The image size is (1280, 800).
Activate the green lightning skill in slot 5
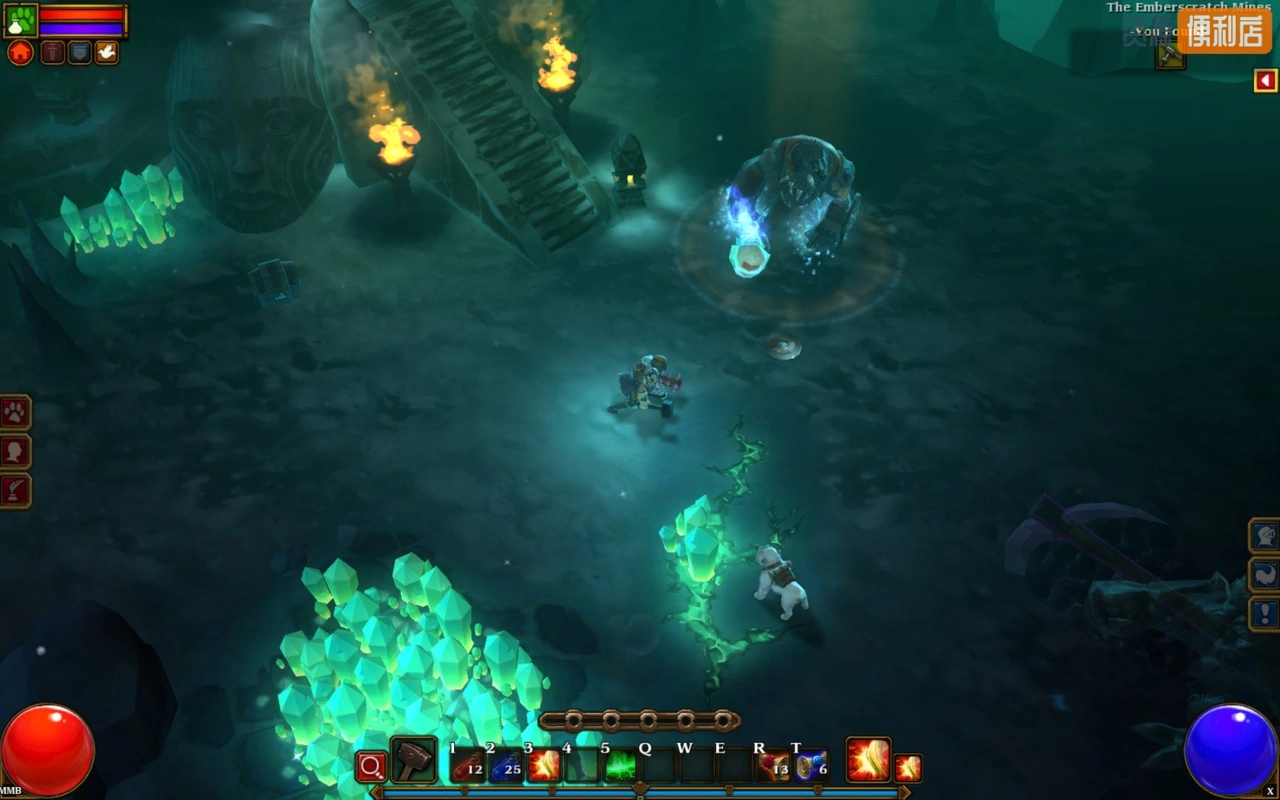[621, 766]
